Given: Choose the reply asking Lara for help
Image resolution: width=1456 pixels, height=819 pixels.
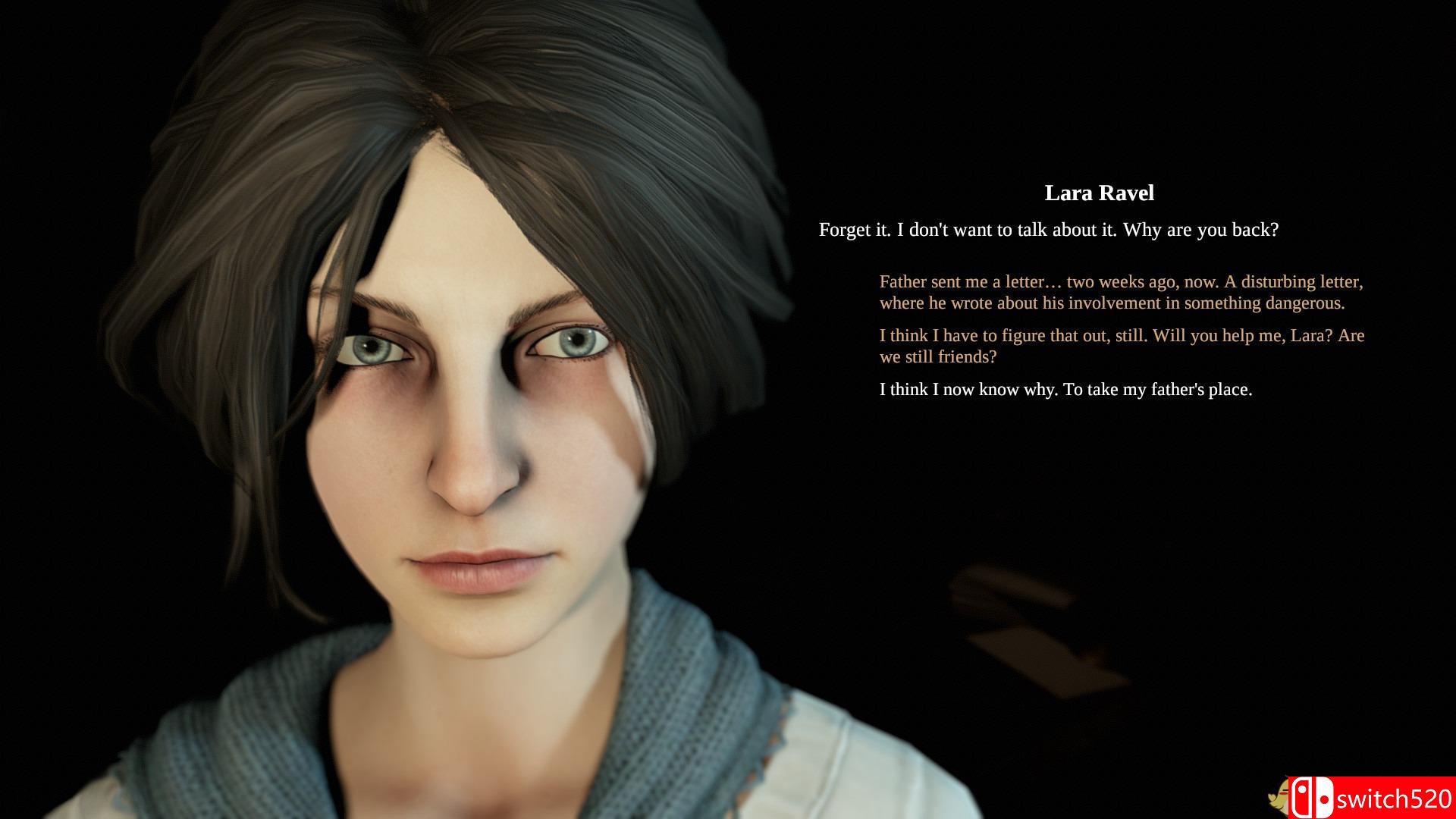Looking at the screenshot, I should [x=1122, y=345].
